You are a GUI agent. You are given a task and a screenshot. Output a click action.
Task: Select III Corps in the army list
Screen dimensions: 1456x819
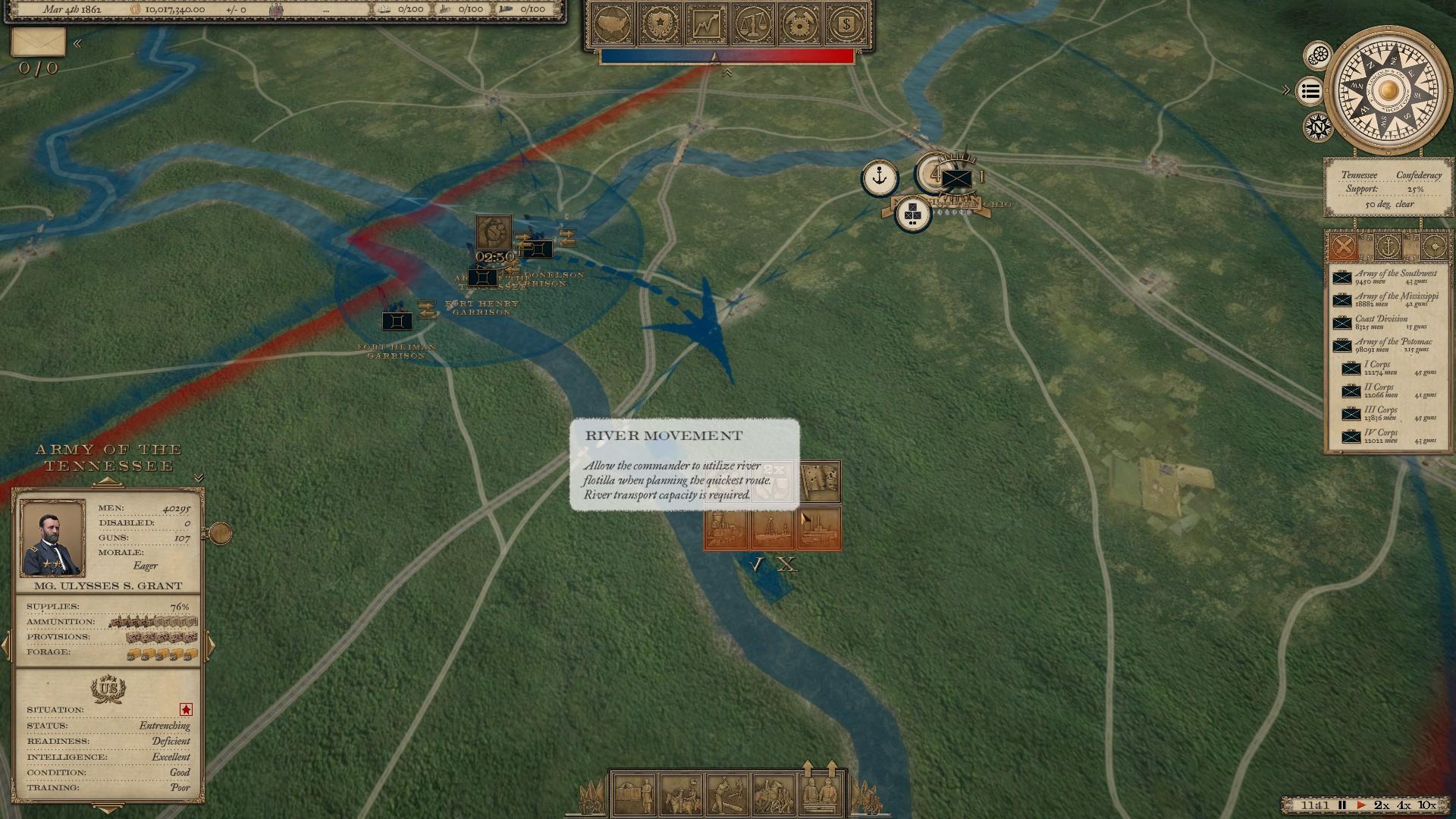[x=1389, y=413]
